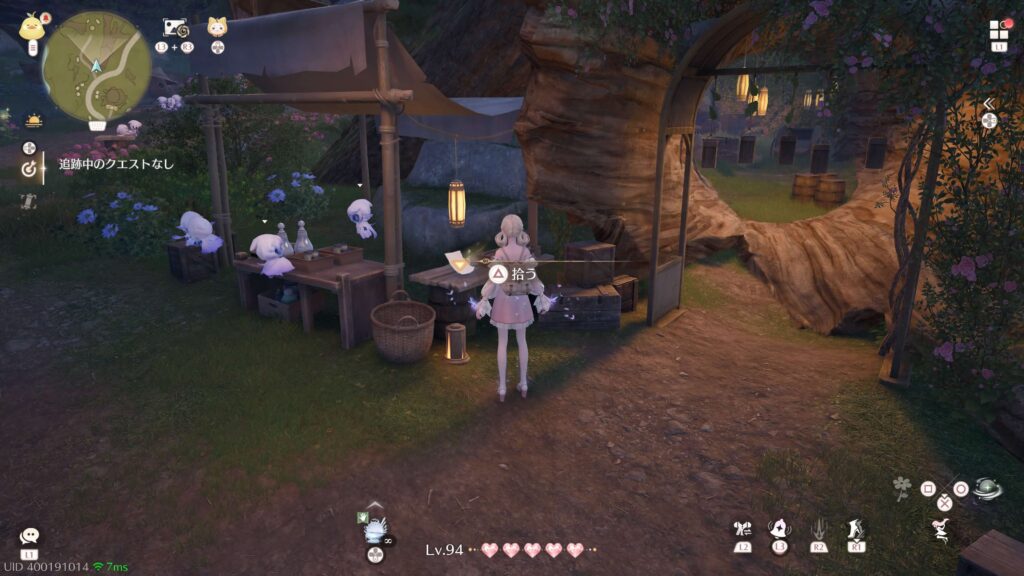
Task: Activate the outfit swap ribbon ability
Action: (x=742, y=529)
